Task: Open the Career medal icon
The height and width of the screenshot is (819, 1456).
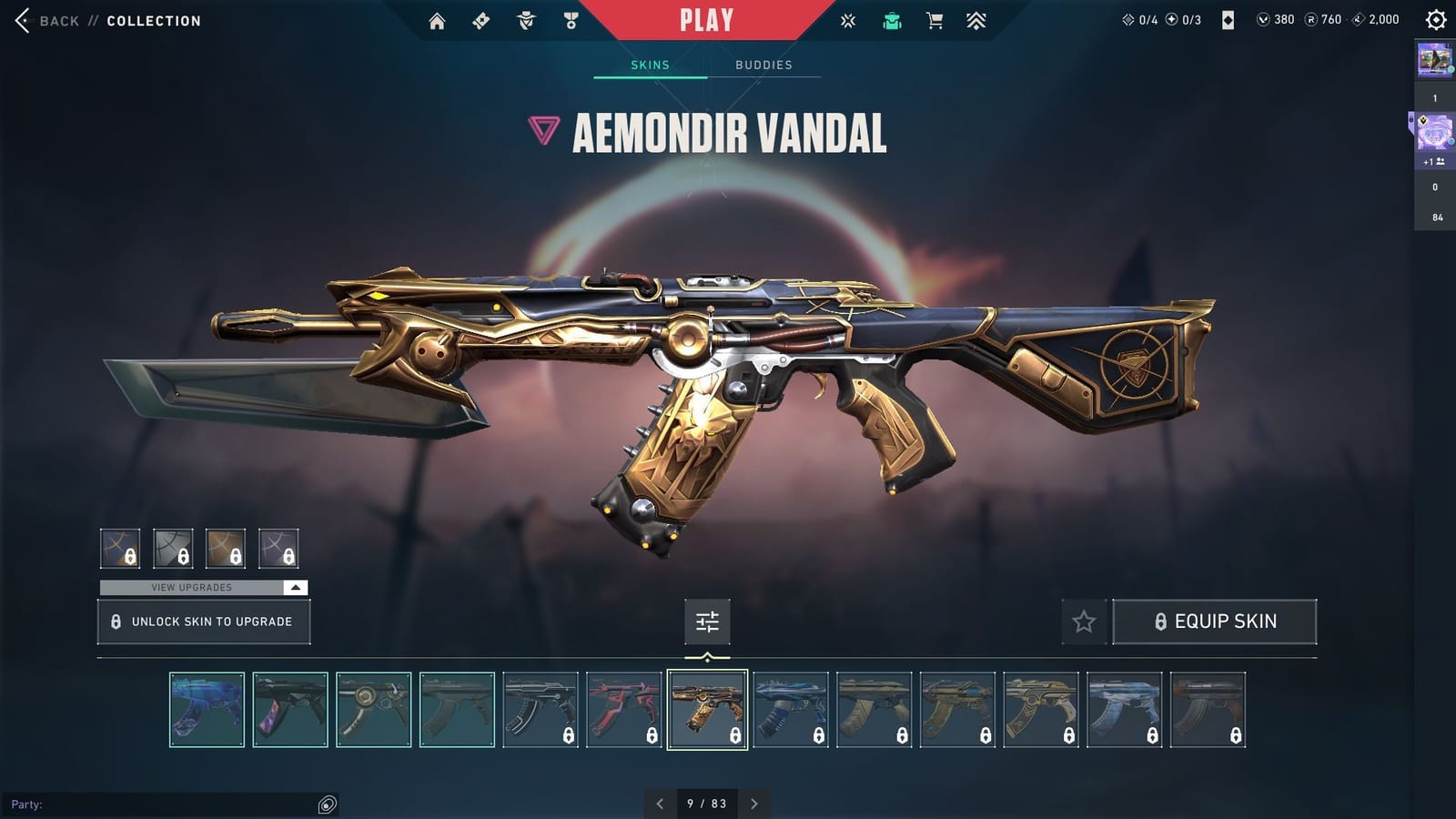Action: coord(571,20)
